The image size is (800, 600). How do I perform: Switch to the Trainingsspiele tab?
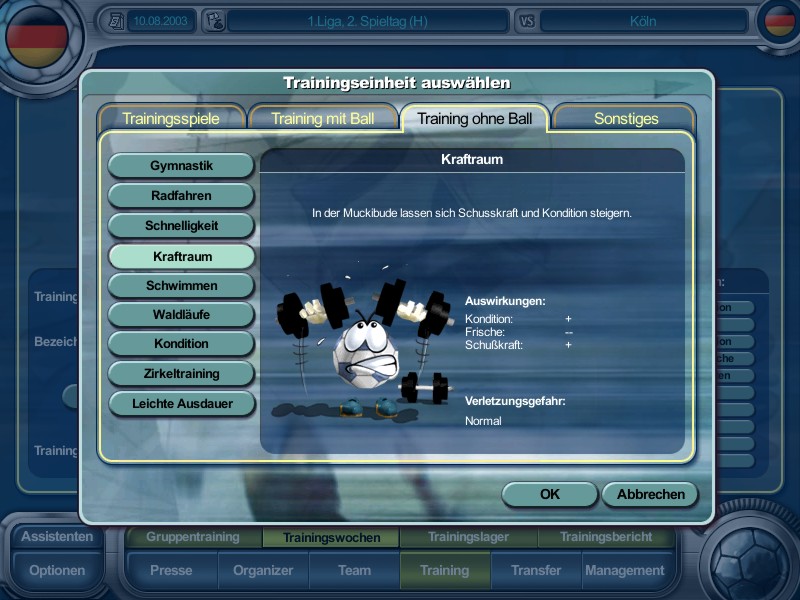click(171, 118)
